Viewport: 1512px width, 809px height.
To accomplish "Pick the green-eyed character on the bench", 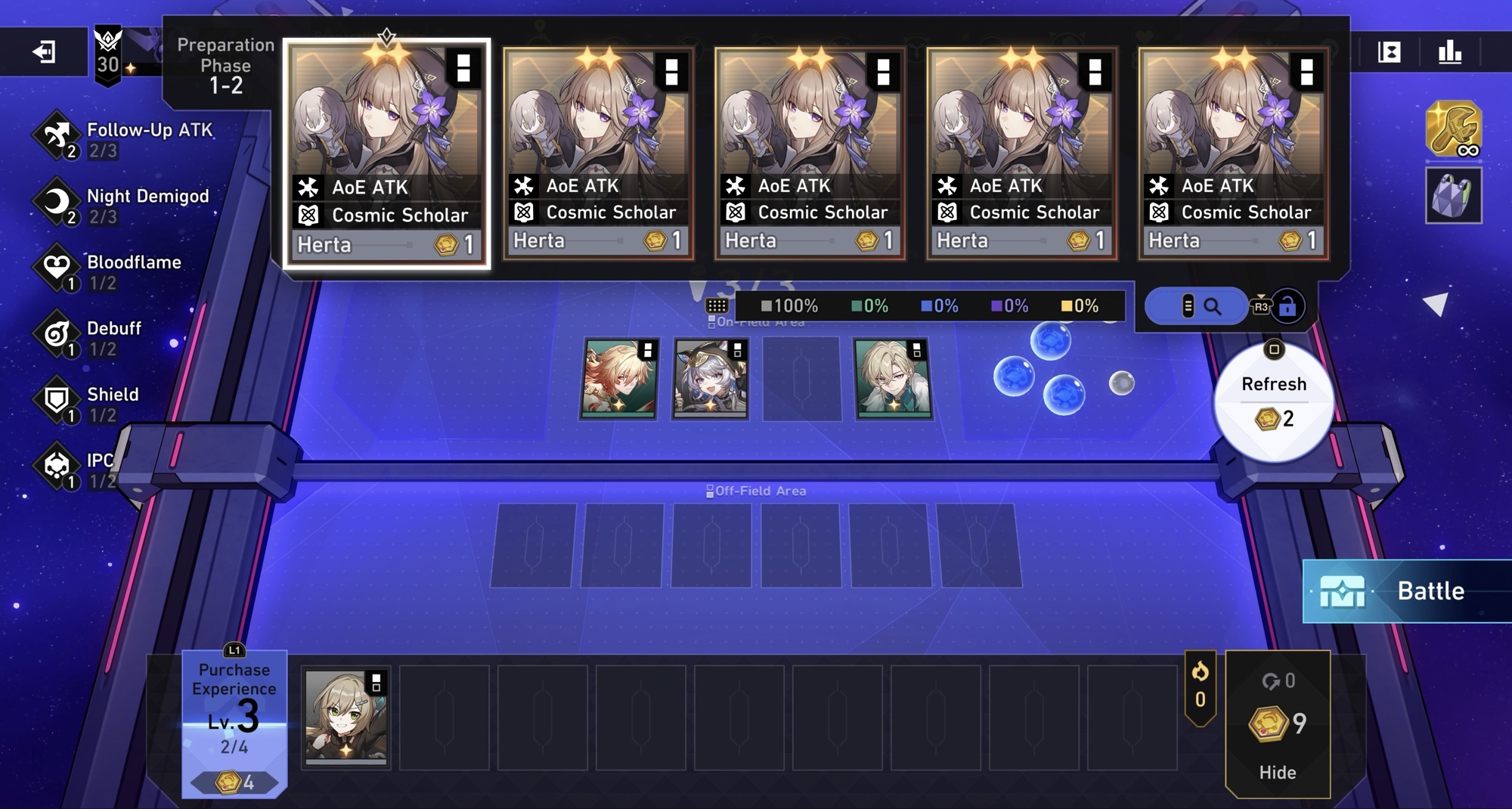I will 345,716.
